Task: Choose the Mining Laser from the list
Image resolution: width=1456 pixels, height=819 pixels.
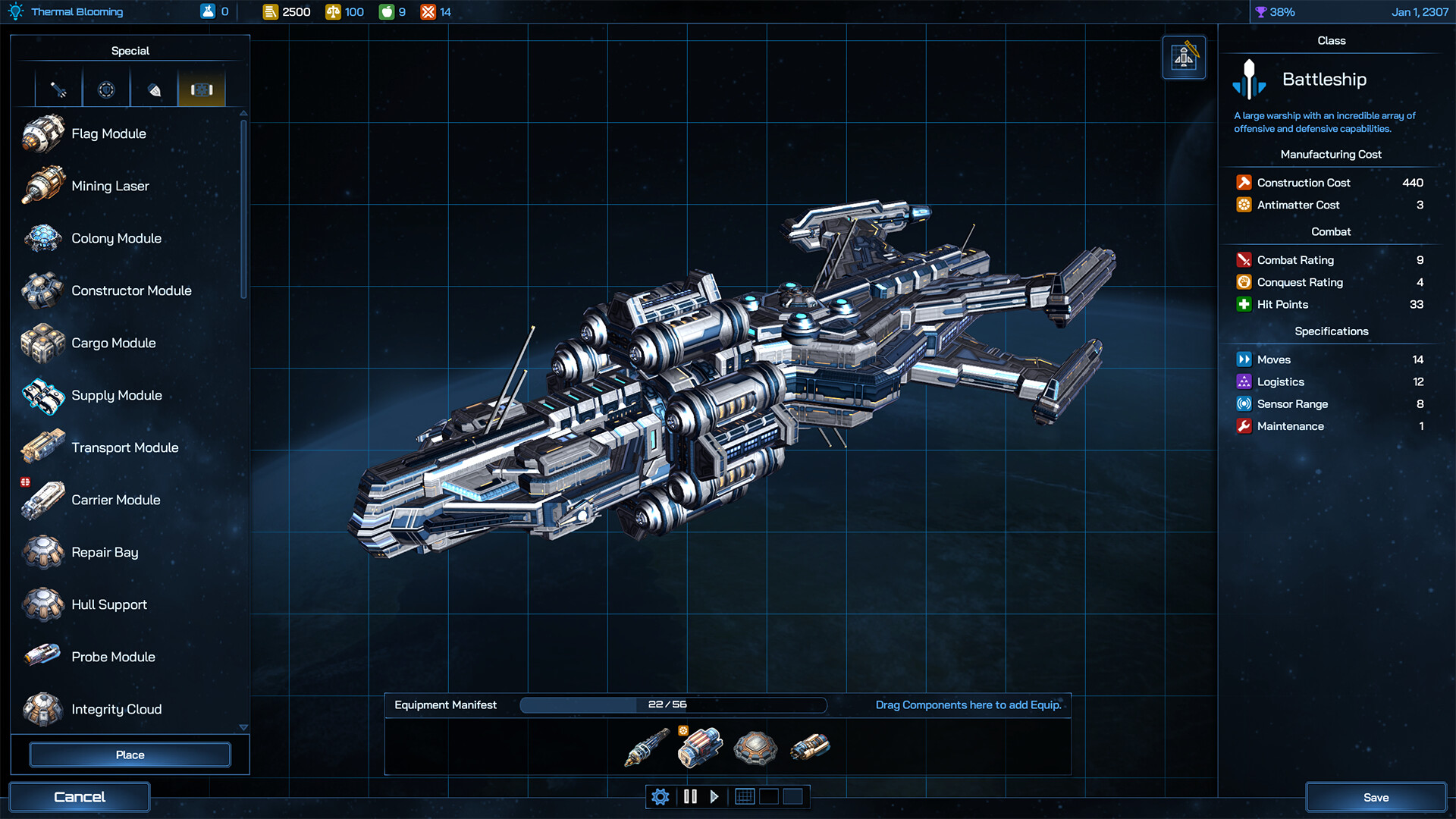Action: click(x=110, y=186)
